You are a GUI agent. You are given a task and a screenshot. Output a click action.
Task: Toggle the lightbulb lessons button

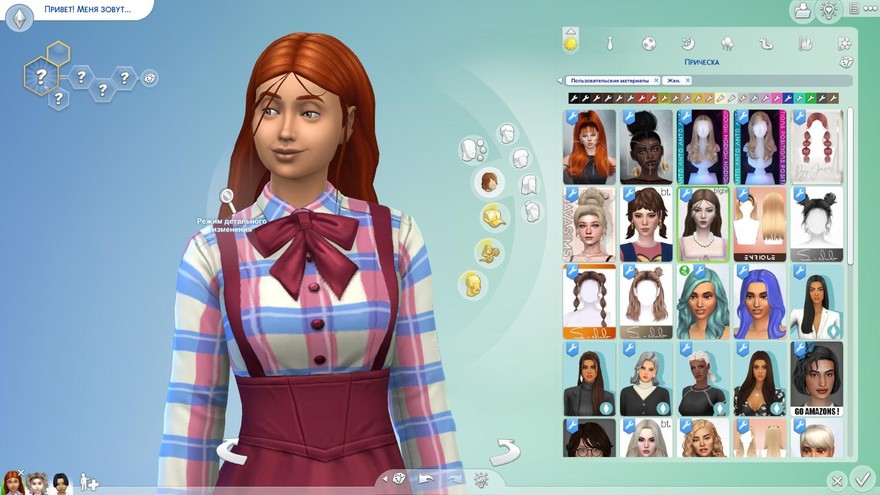tap(829, 11)
